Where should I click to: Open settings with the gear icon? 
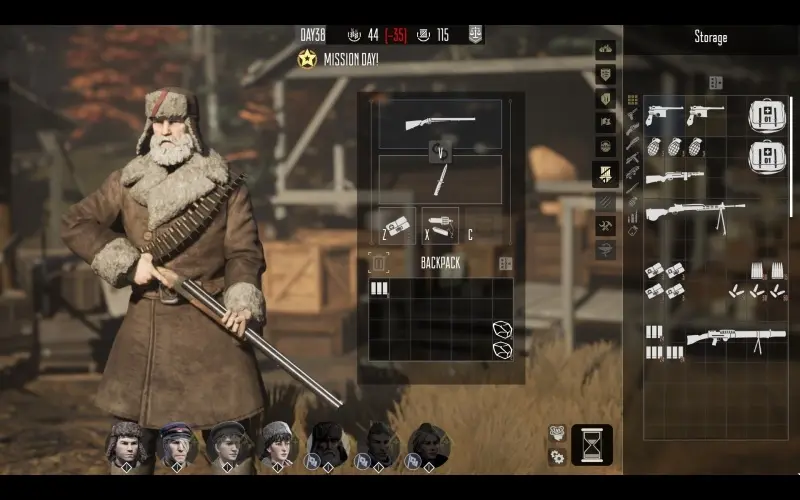(x=557, y=457)
